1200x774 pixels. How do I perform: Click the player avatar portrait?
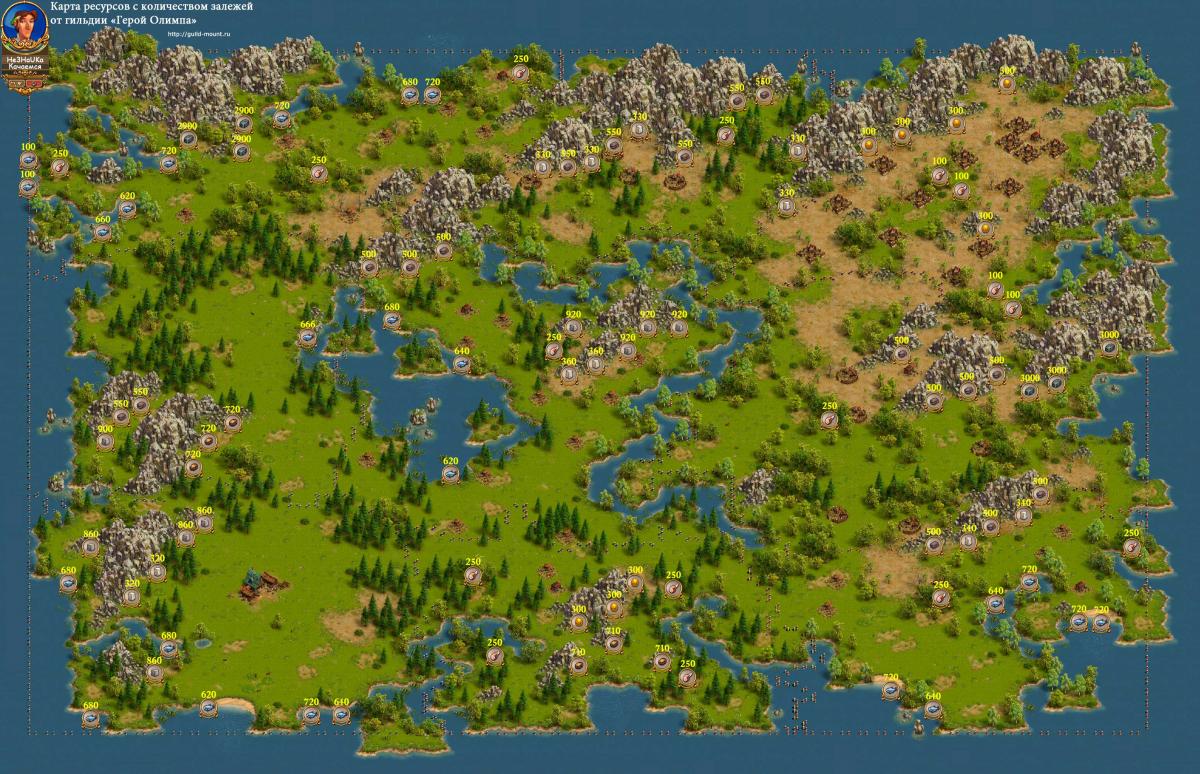(x=23, y=27)
